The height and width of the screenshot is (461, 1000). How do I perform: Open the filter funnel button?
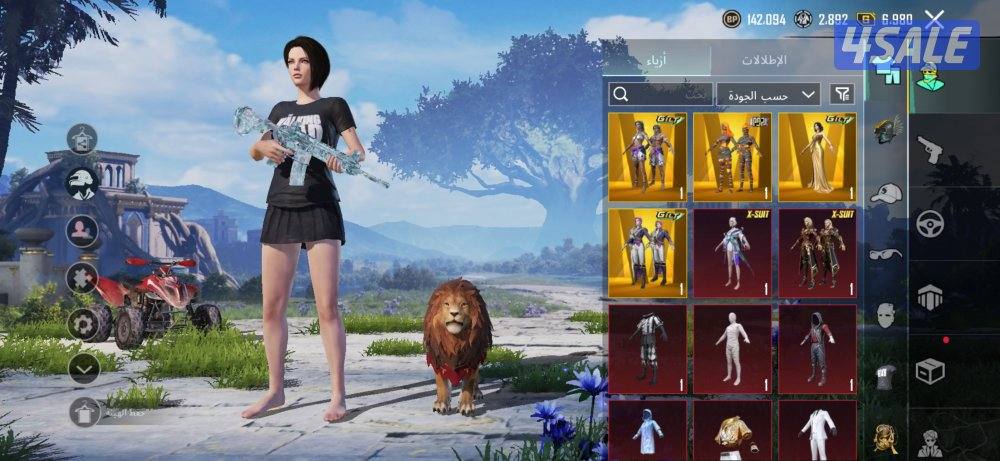point(843,94)
